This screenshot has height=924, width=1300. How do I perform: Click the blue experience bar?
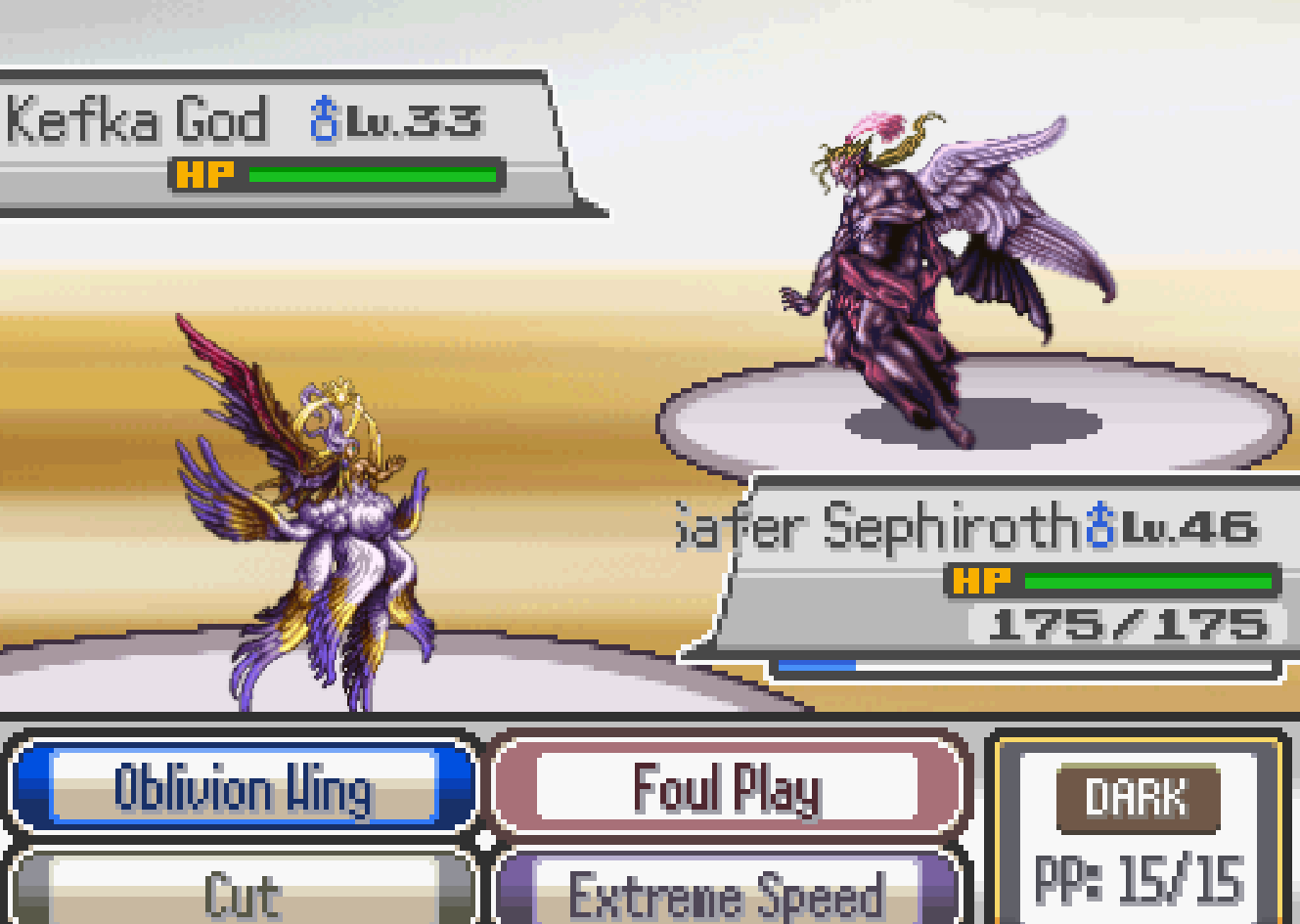click(817, 663)
